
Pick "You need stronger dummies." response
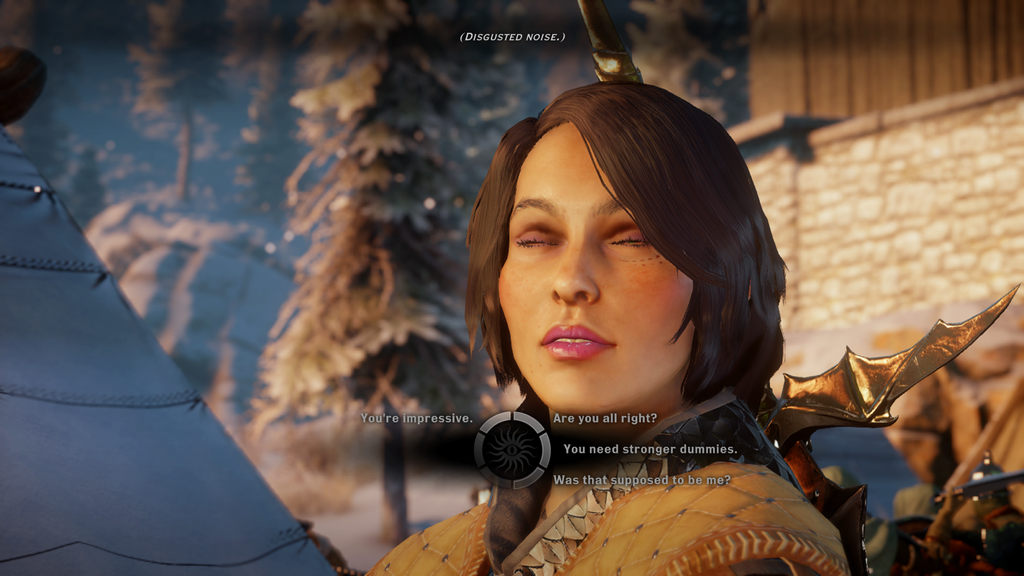pyautogui.click(x=650, y=449)
